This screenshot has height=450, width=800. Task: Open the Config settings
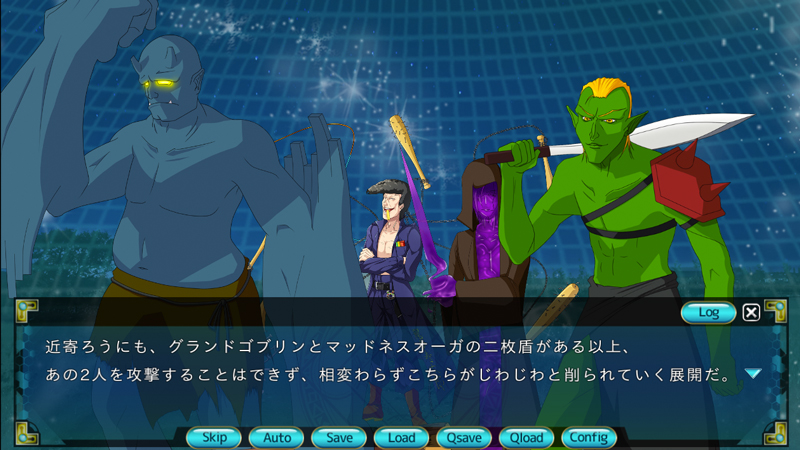(588, 437)
